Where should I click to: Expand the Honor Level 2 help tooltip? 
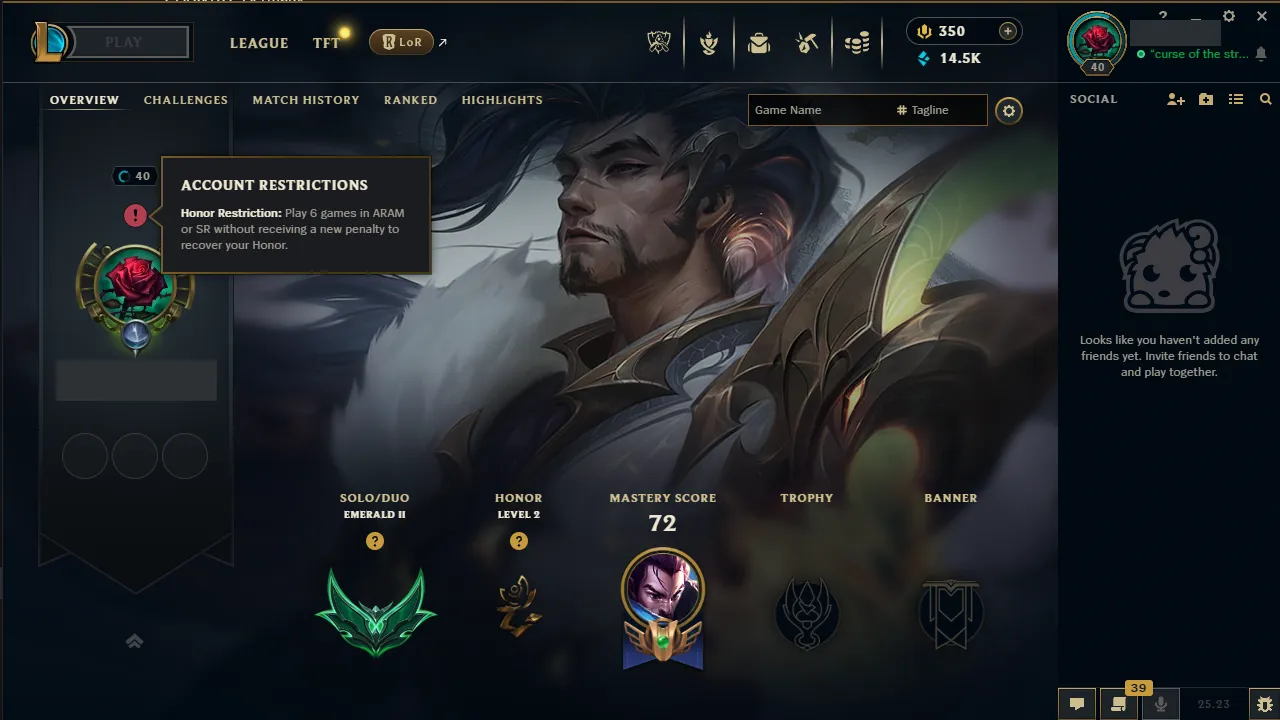point(518,541)
